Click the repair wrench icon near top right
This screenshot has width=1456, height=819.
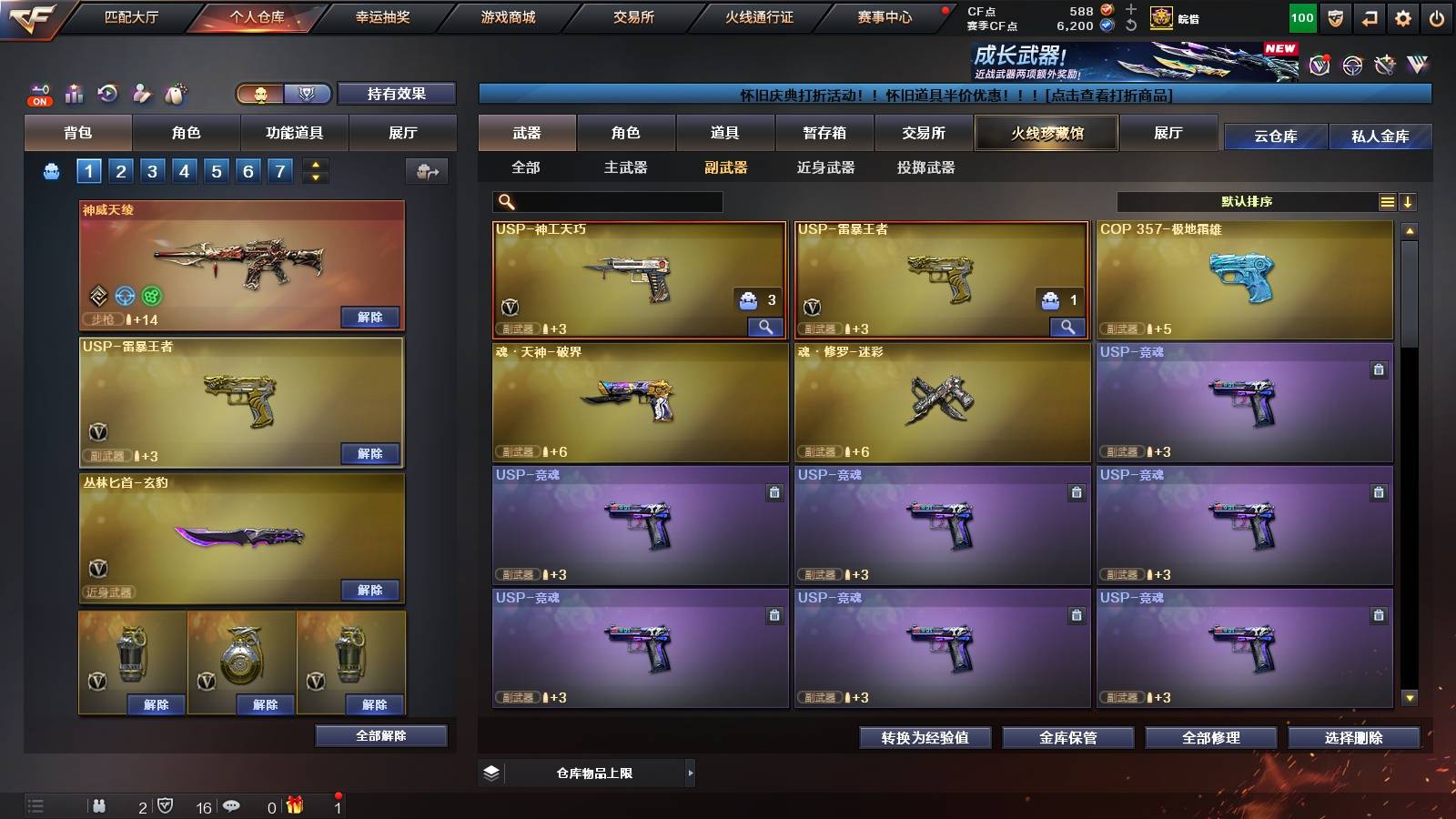pos(1383,66)
